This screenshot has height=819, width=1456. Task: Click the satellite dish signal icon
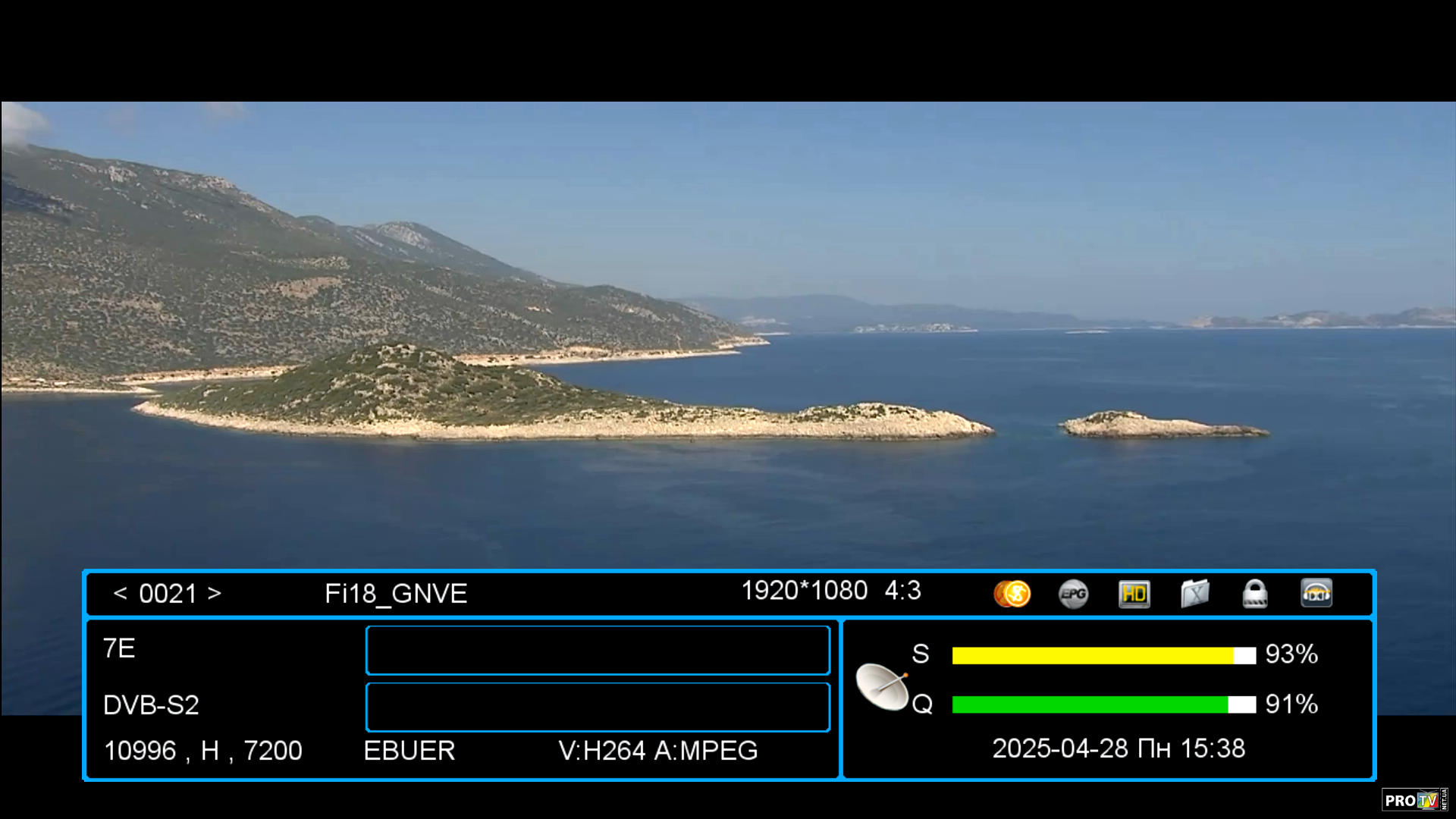(882, 686)
